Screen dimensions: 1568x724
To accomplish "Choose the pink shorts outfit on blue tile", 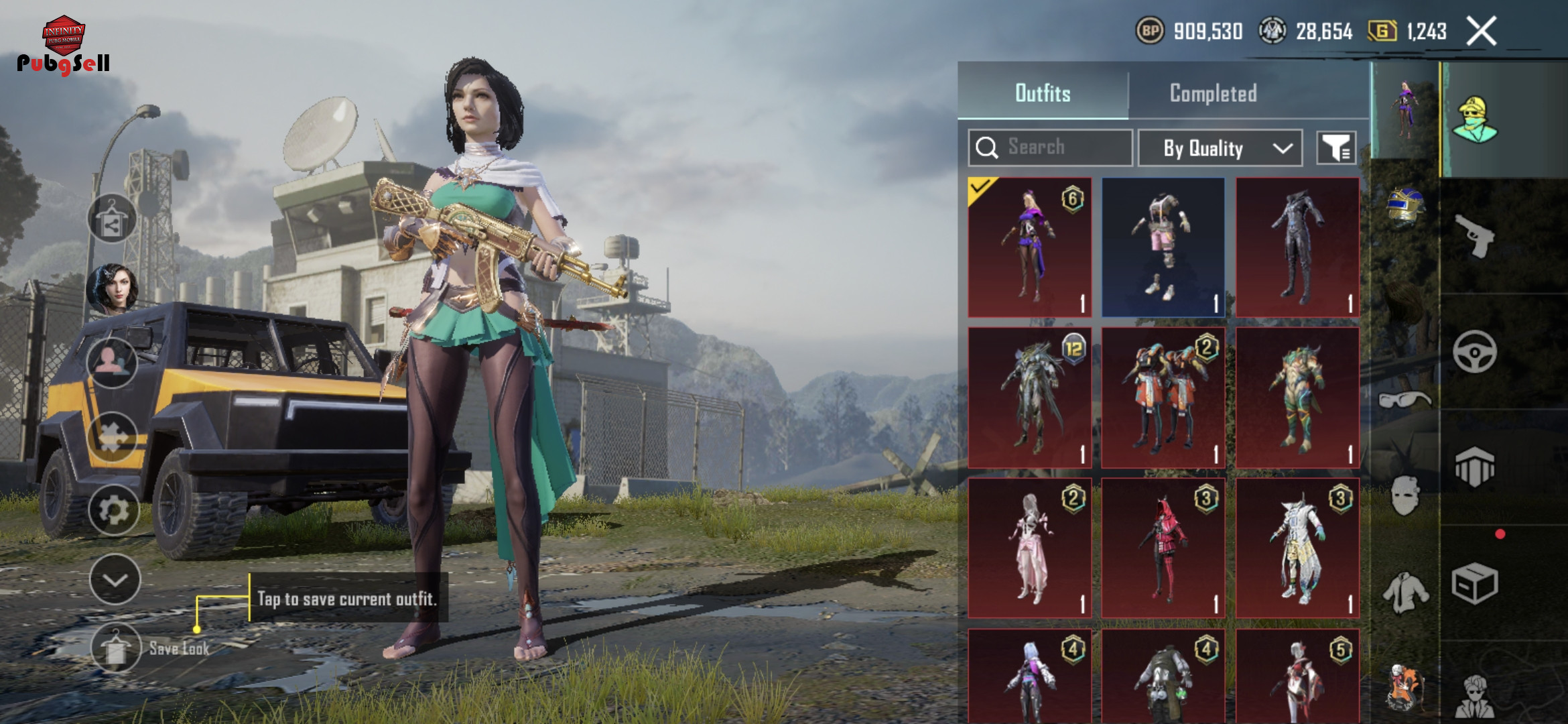I will click(1163, 247).
